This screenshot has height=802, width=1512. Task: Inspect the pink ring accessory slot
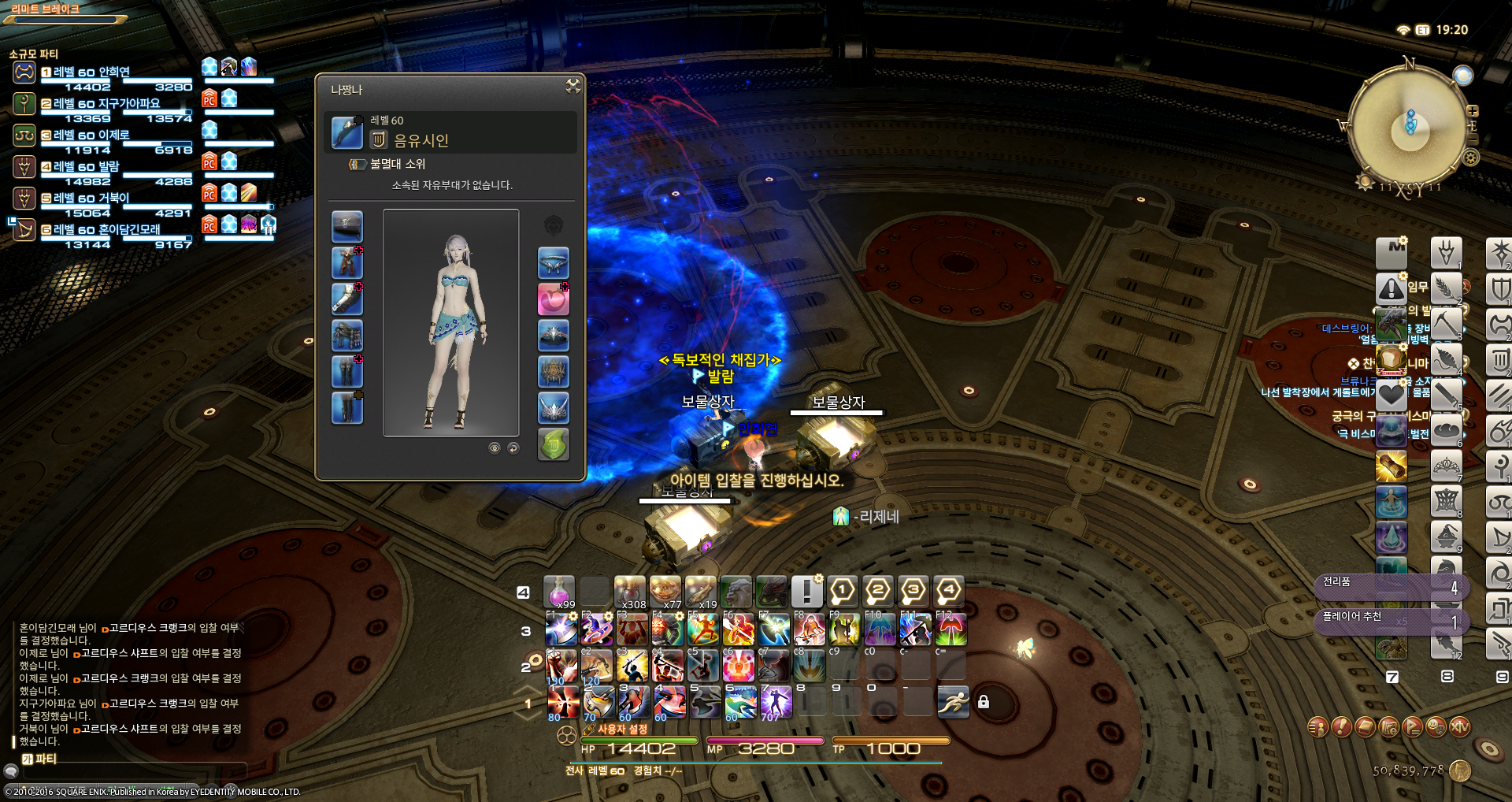point(553,299)
